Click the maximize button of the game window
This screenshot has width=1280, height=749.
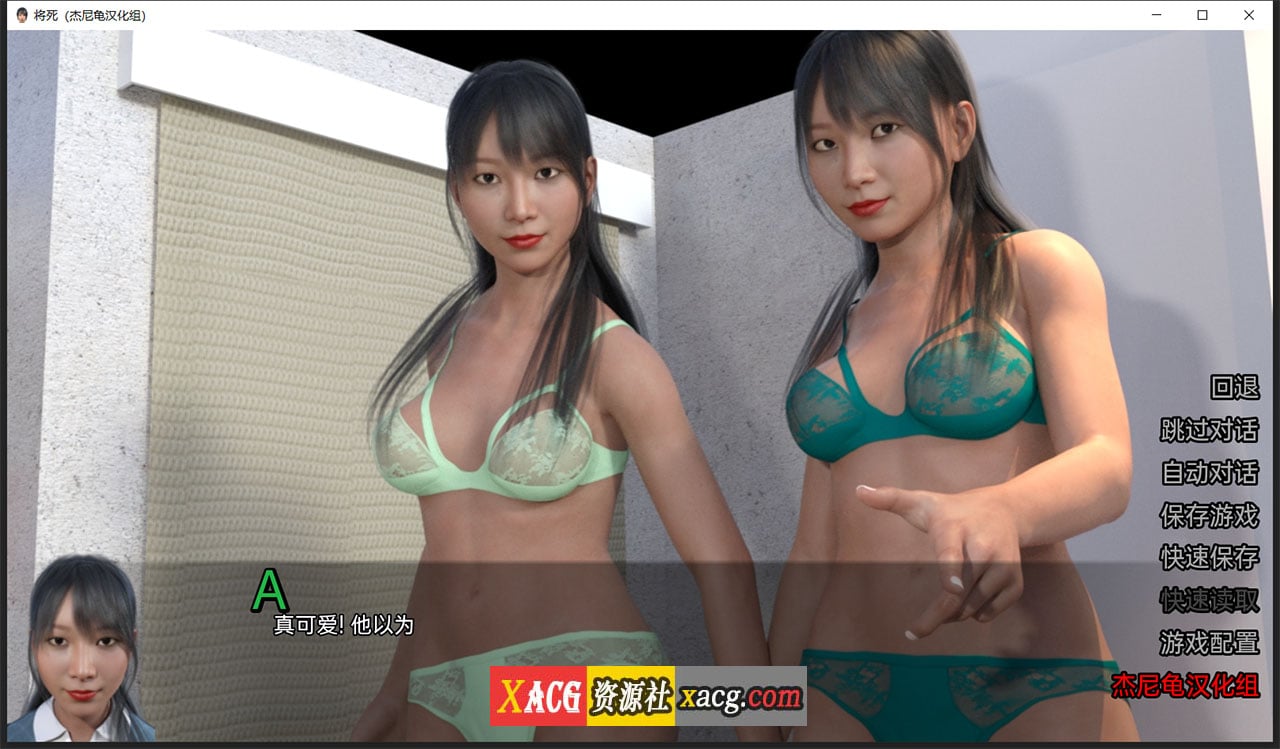(1202, 15)
